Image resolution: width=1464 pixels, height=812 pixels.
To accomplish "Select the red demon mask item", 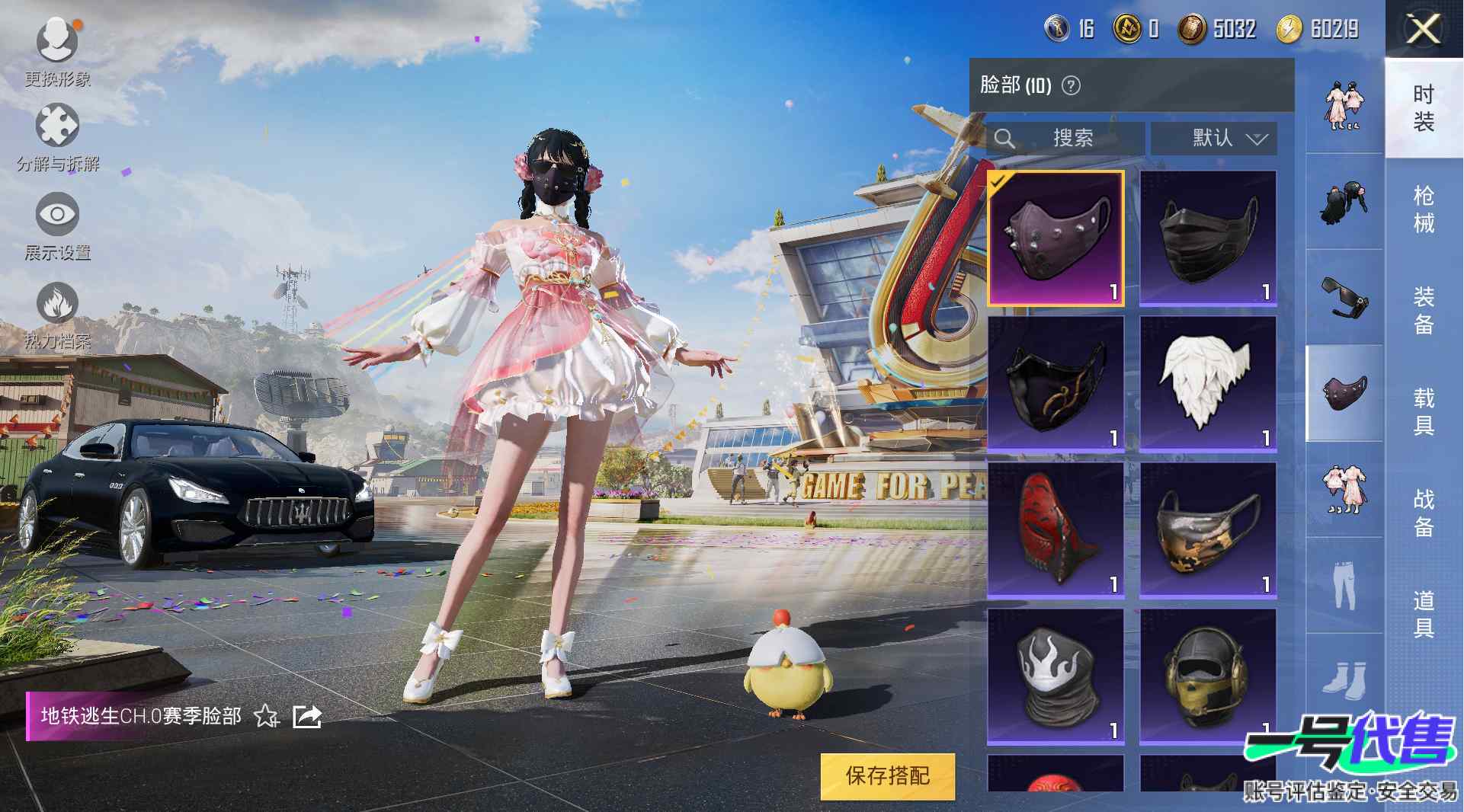I will pyautogui.click(x=1056, y=529).
